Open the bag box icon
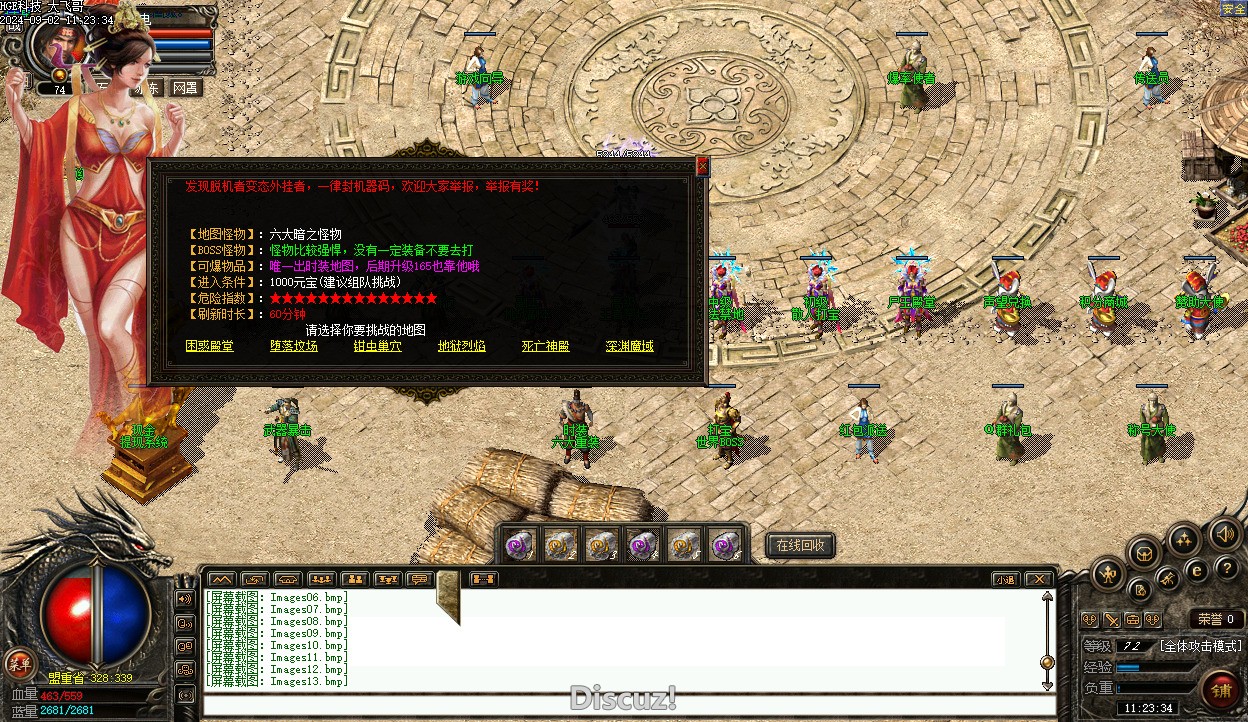1248x722 pixels. point(1144,552)
